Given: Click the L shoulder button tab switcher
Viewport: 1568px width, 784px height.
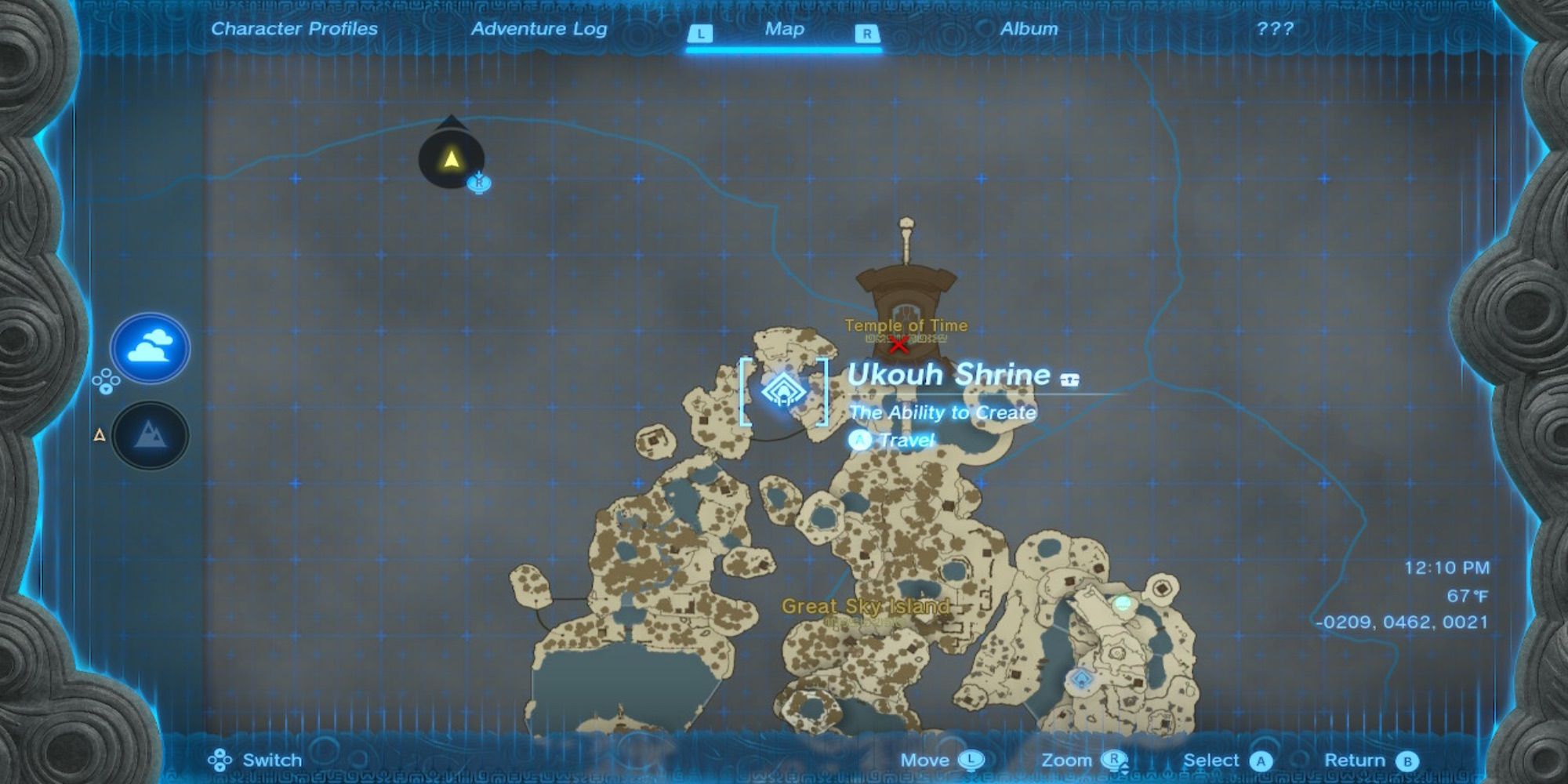Looking at the screenshot, I should coord(700,33).
